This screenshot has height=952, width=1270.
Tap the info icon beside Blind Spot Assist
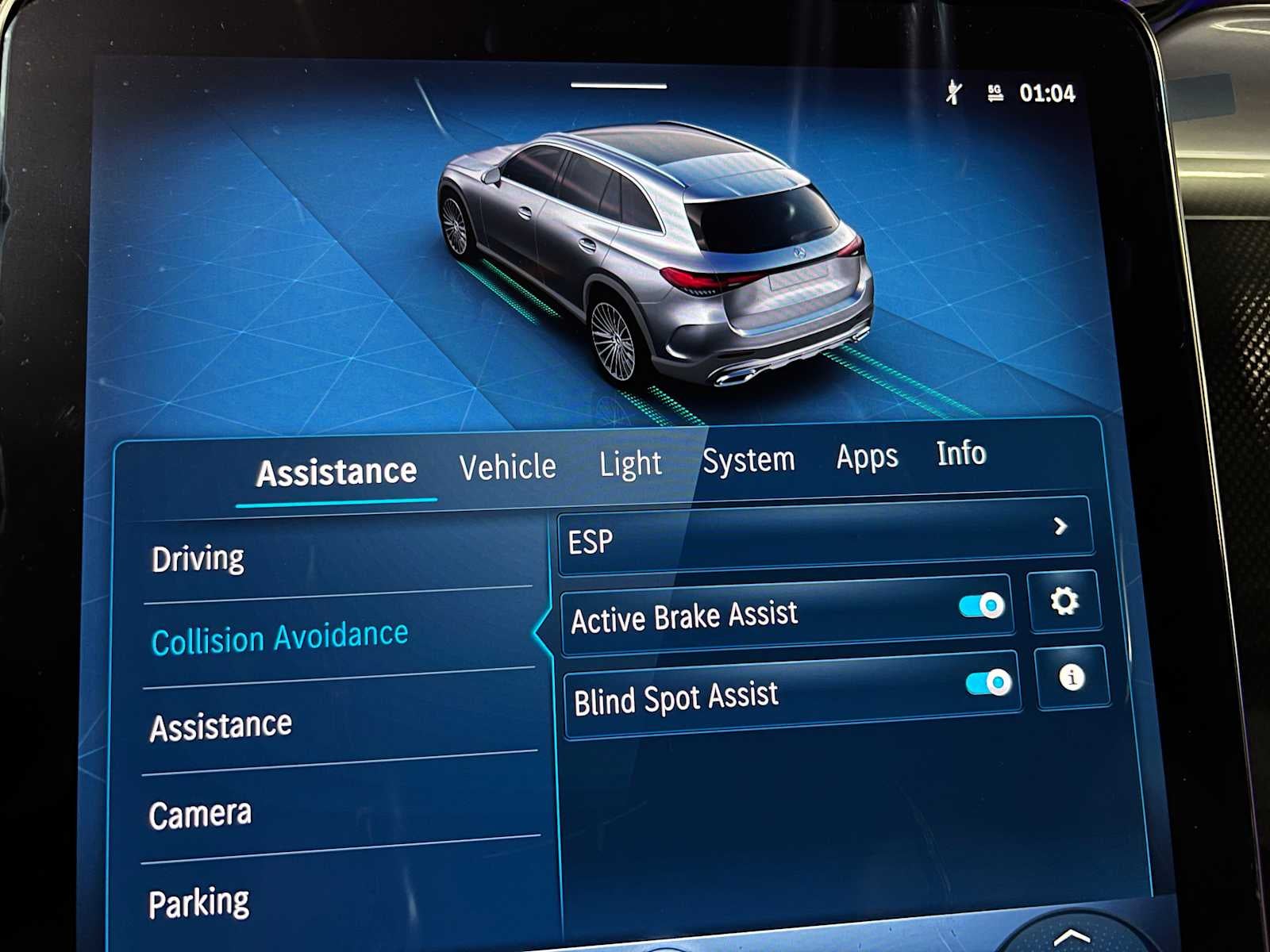coord(1072,678)
